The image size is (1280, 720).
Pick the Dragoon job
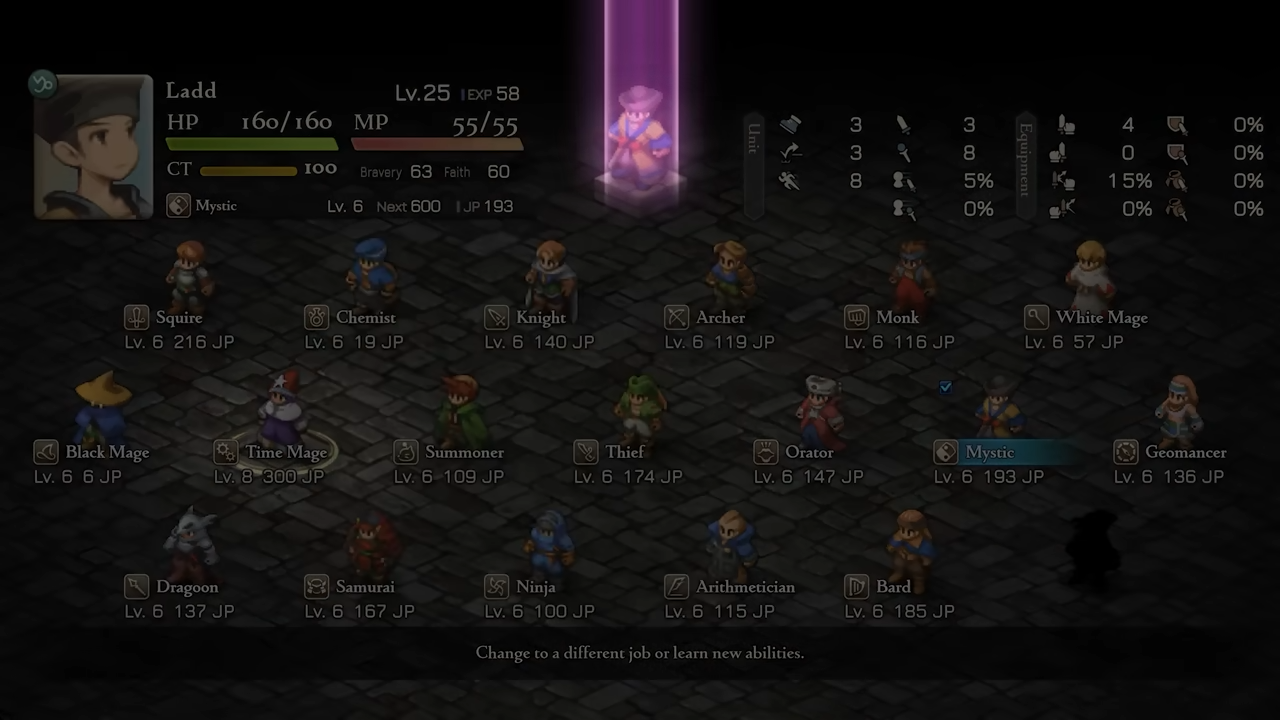(186, 587)
